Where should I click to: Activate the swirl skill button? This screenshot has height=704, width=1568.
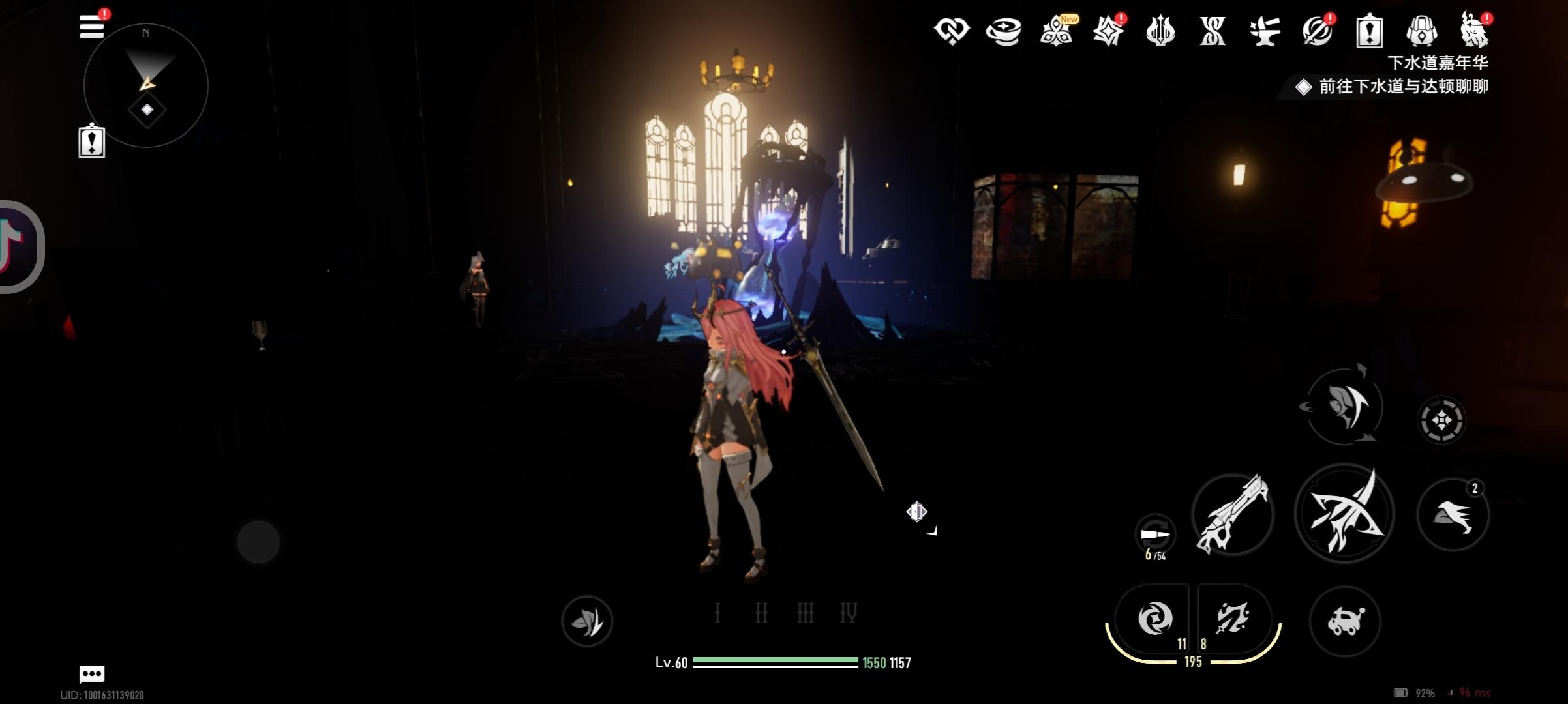(x=1154, y=618)
